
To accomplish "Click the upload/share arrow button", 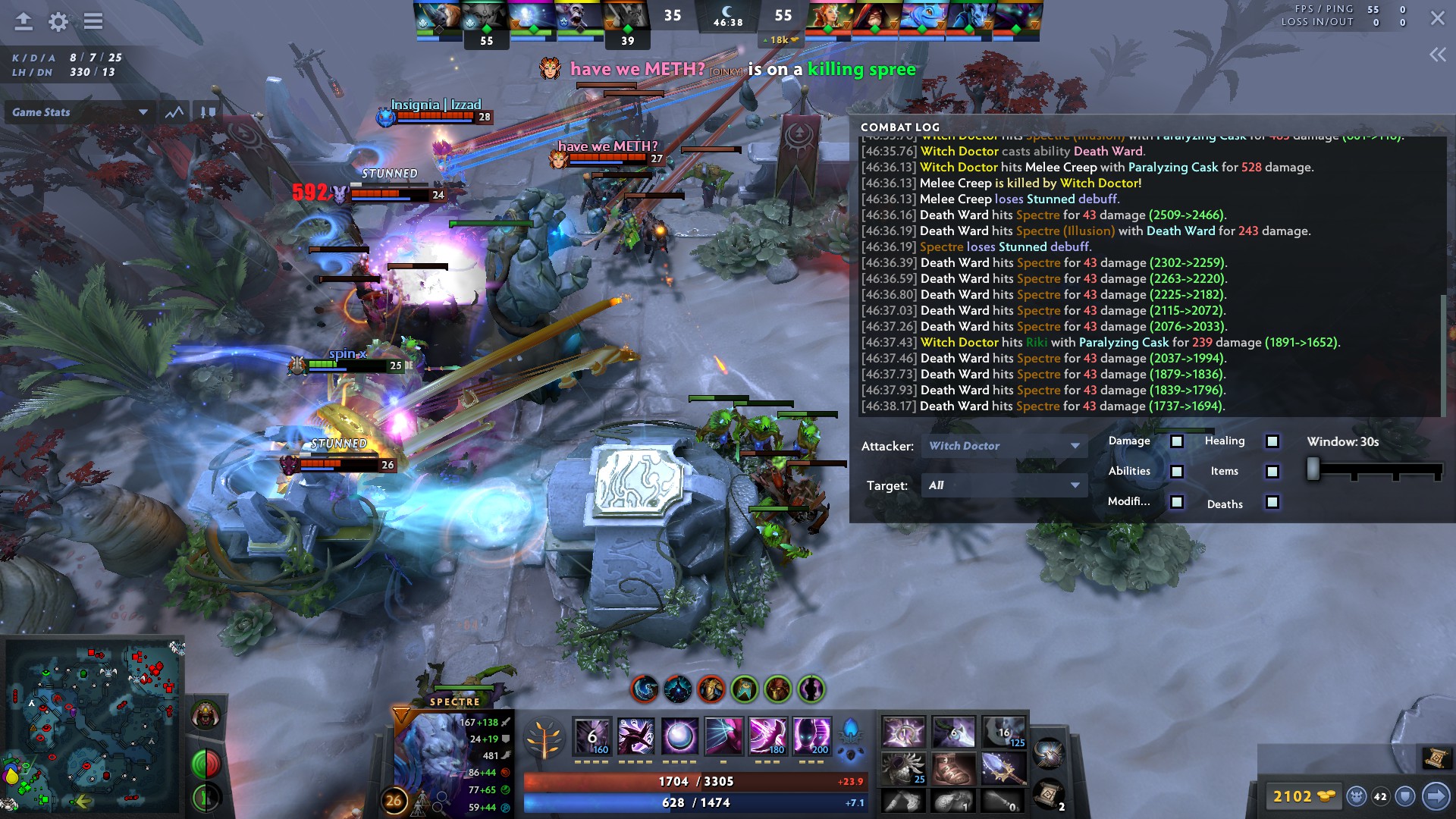I will [23, 21].
